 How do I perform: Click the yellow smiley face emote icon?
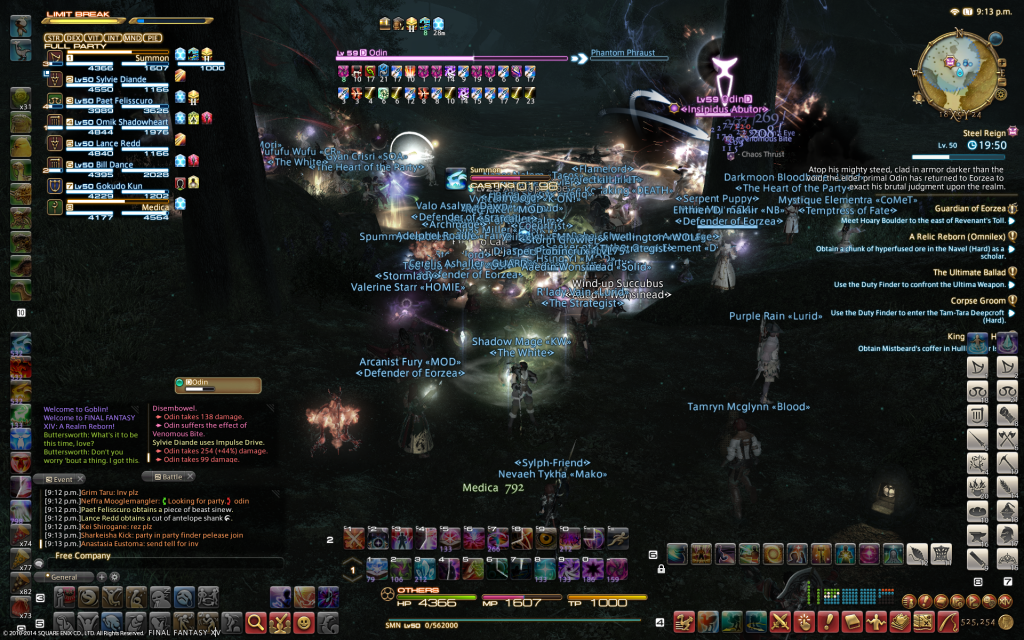click(303, 622)
